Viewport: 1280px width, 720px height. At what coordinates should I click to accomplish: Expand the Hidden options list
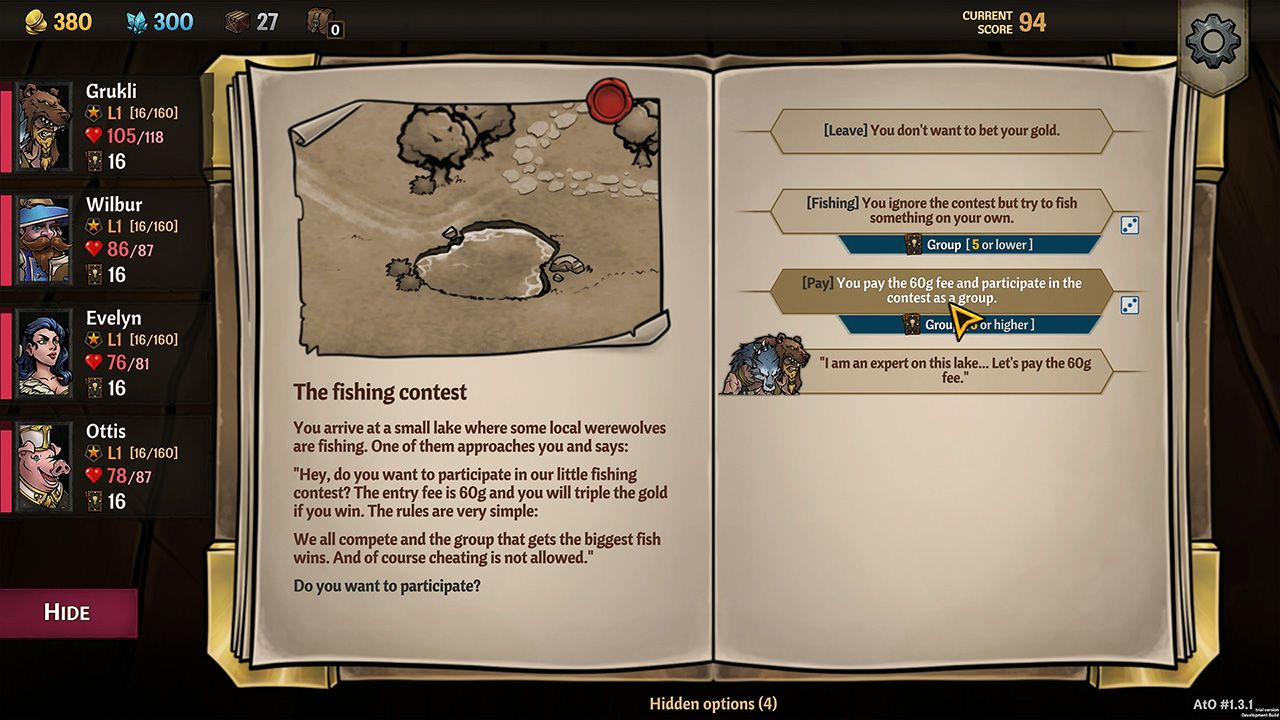(x=713, y=704)
